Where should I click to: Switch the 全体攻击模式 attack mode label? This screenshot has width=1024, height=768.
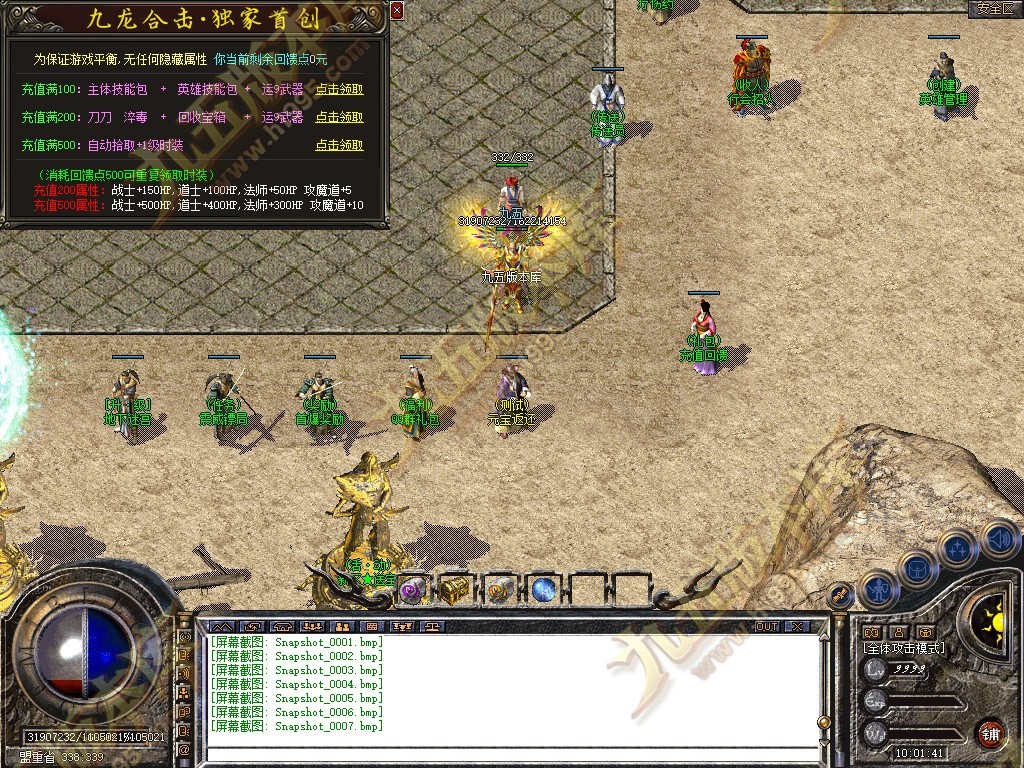pos(904,648)
